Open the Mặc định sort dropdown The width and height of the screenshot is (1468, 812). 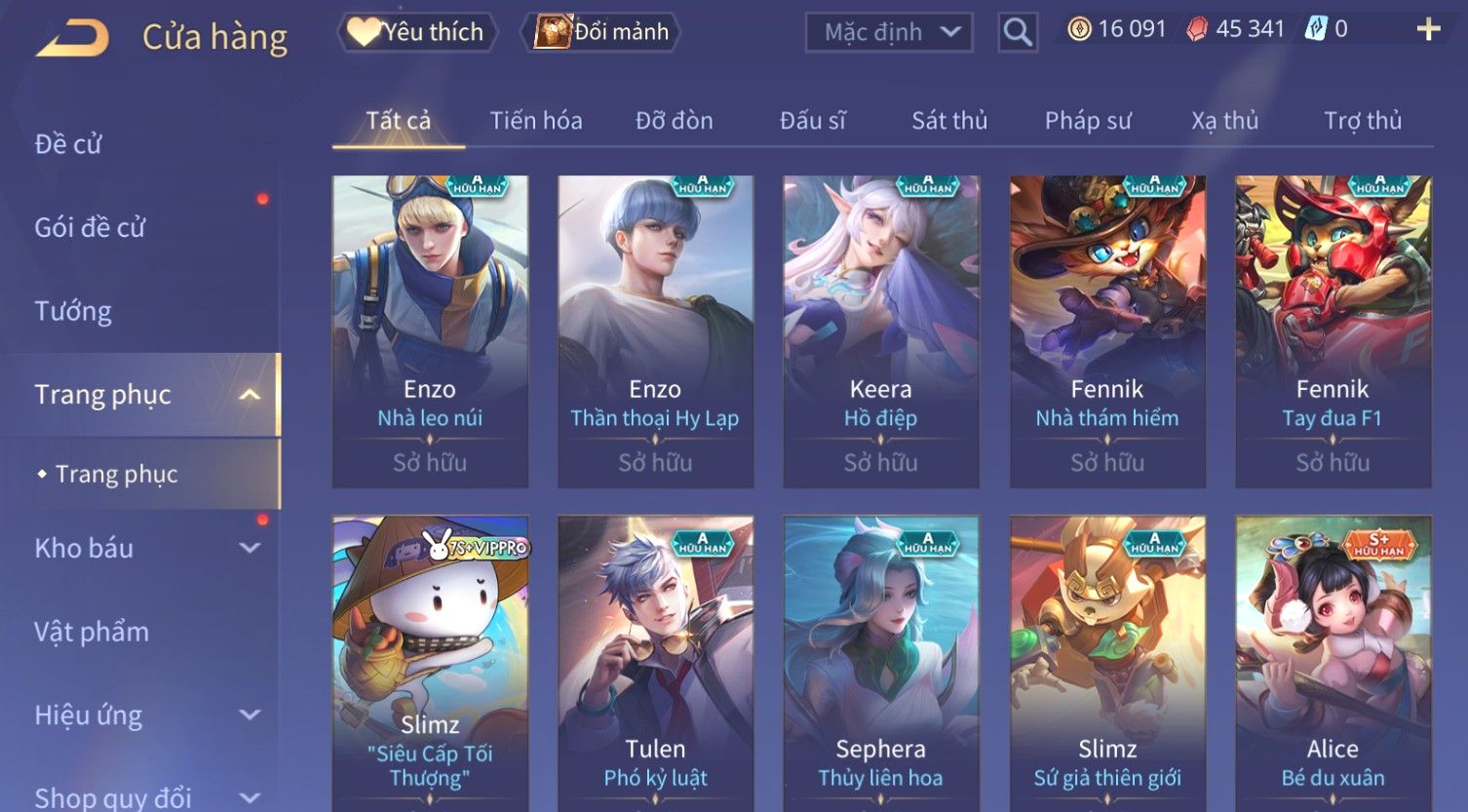889,32
